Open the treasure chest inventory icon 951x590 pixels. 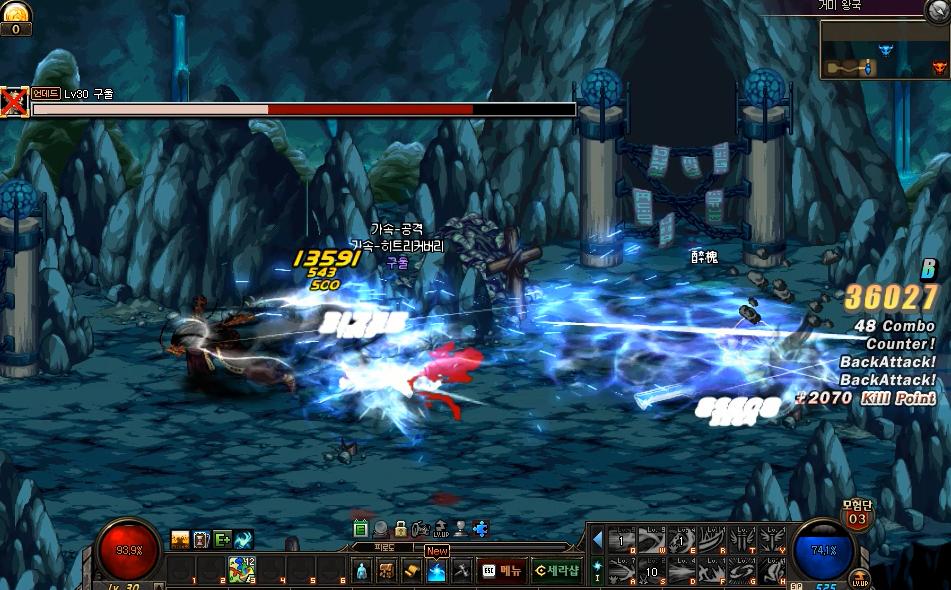387,571
